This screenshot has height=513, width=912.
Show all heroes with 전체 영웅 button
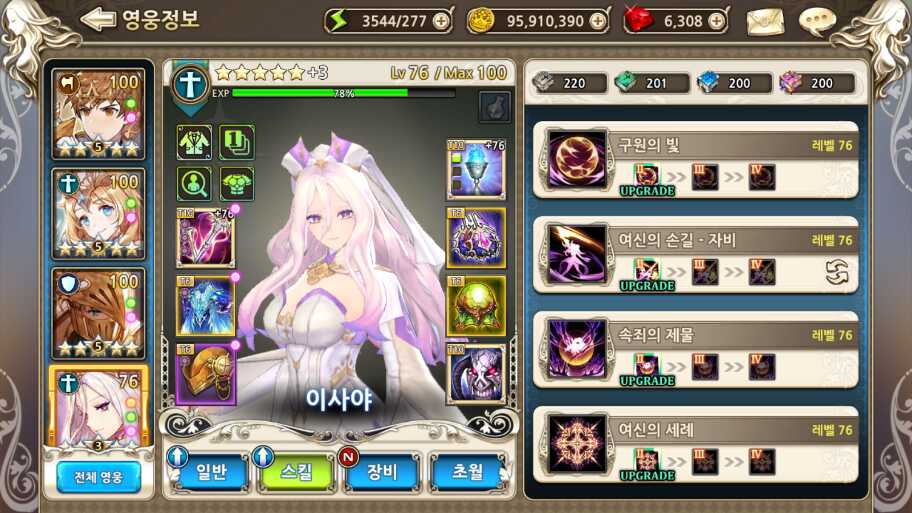pyautogui.click(x=98, y=477)
